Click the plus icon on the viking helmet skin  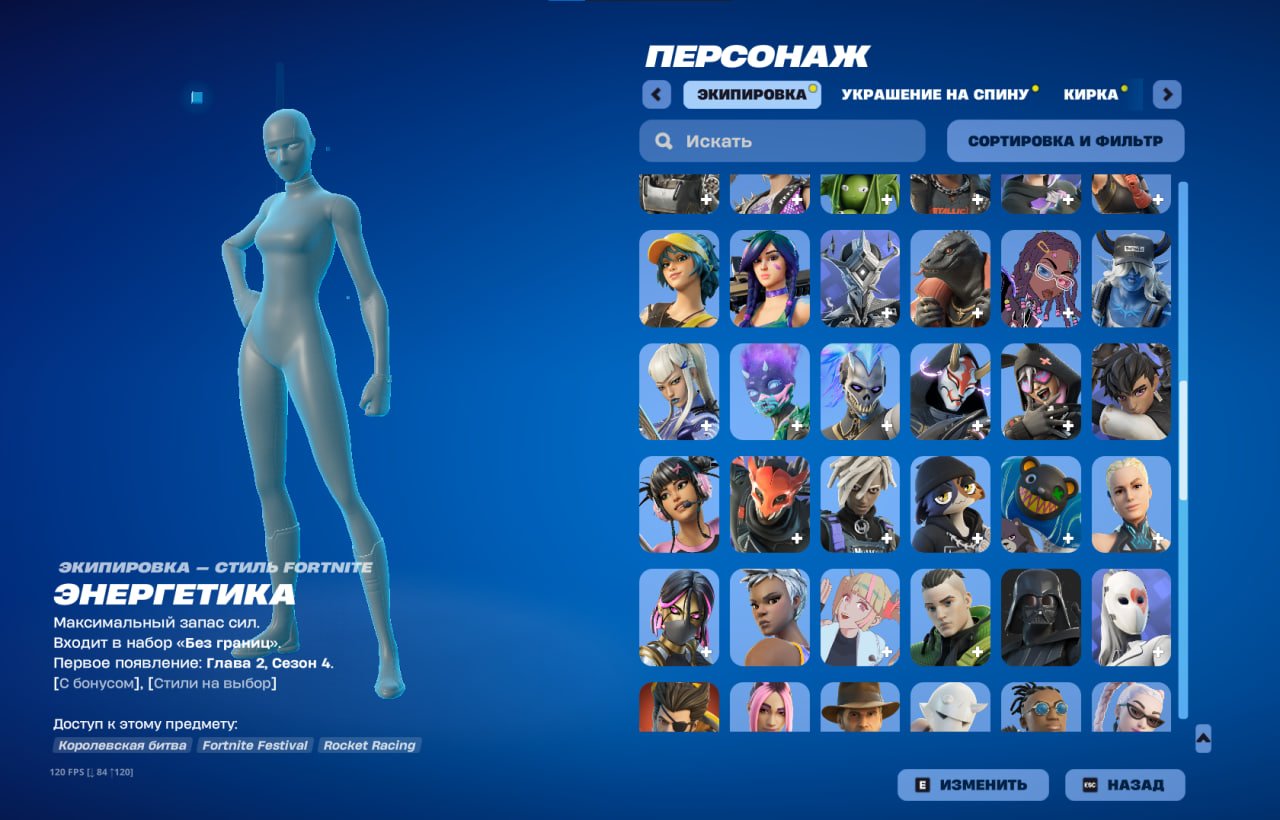coord(1158,311)
